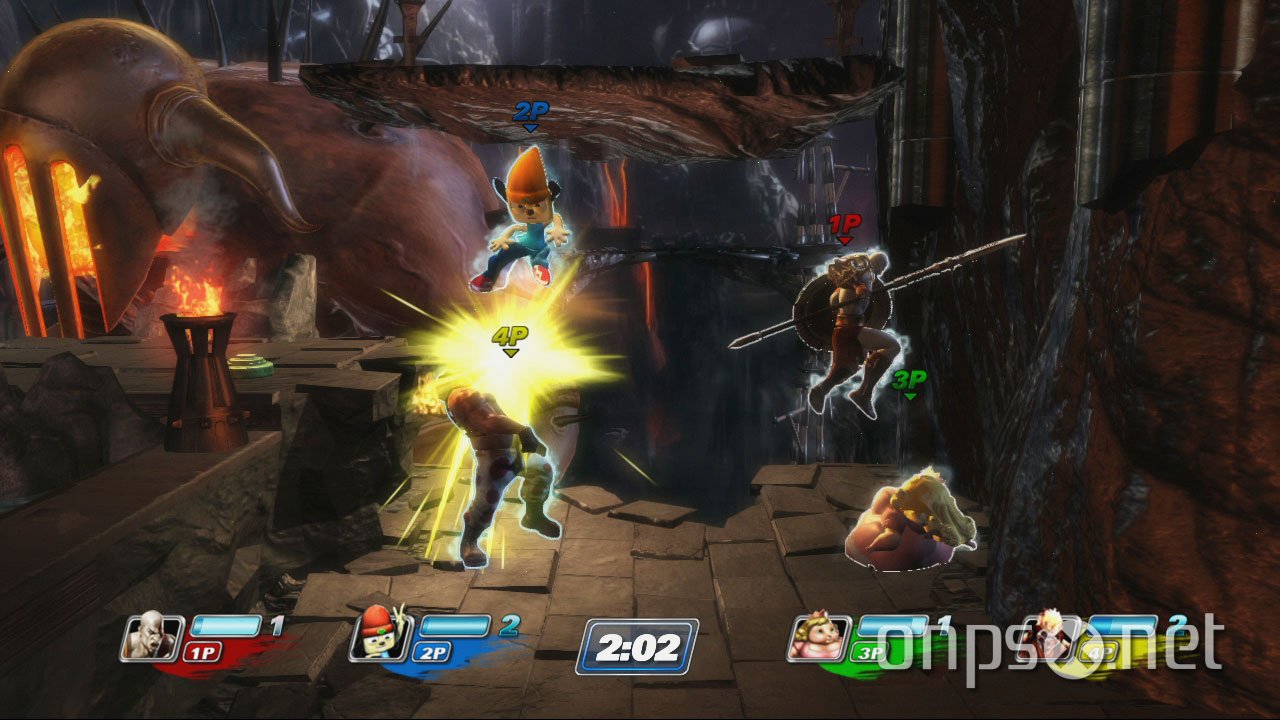Click the 4P label over the yellow burst
The height and width of the screenshot is (720, 1280).
509,338
